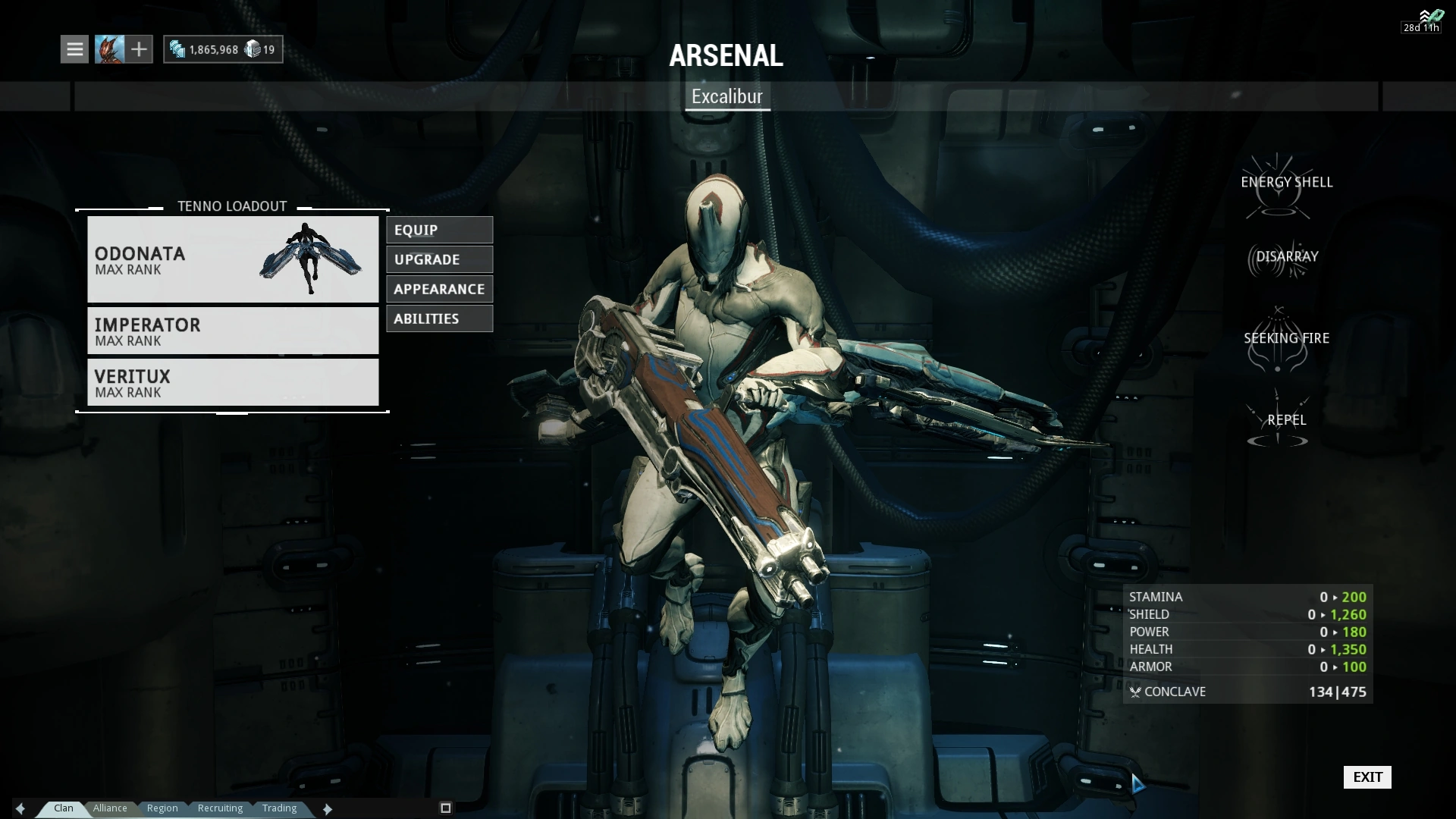
Task: Select the Repel ability
Action: coord(1286,420)
